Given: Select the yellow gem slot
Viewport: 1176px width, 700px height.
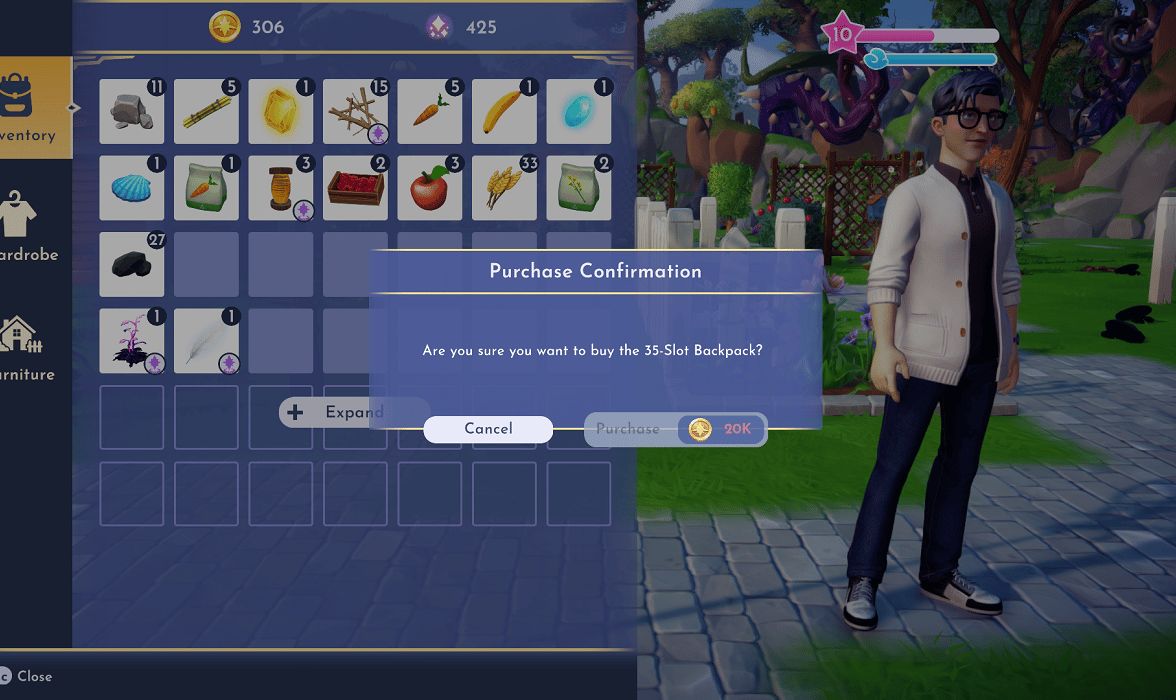Looking at the screenshot, I should 281,112.
